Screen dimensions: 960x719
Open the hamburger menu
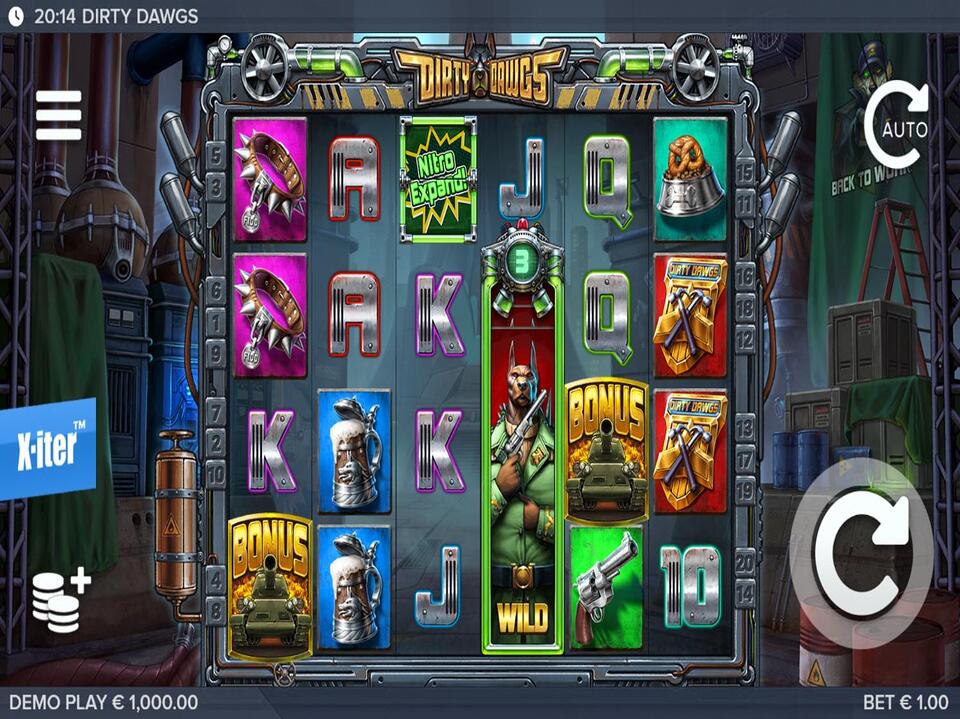(x=58, y=115)
